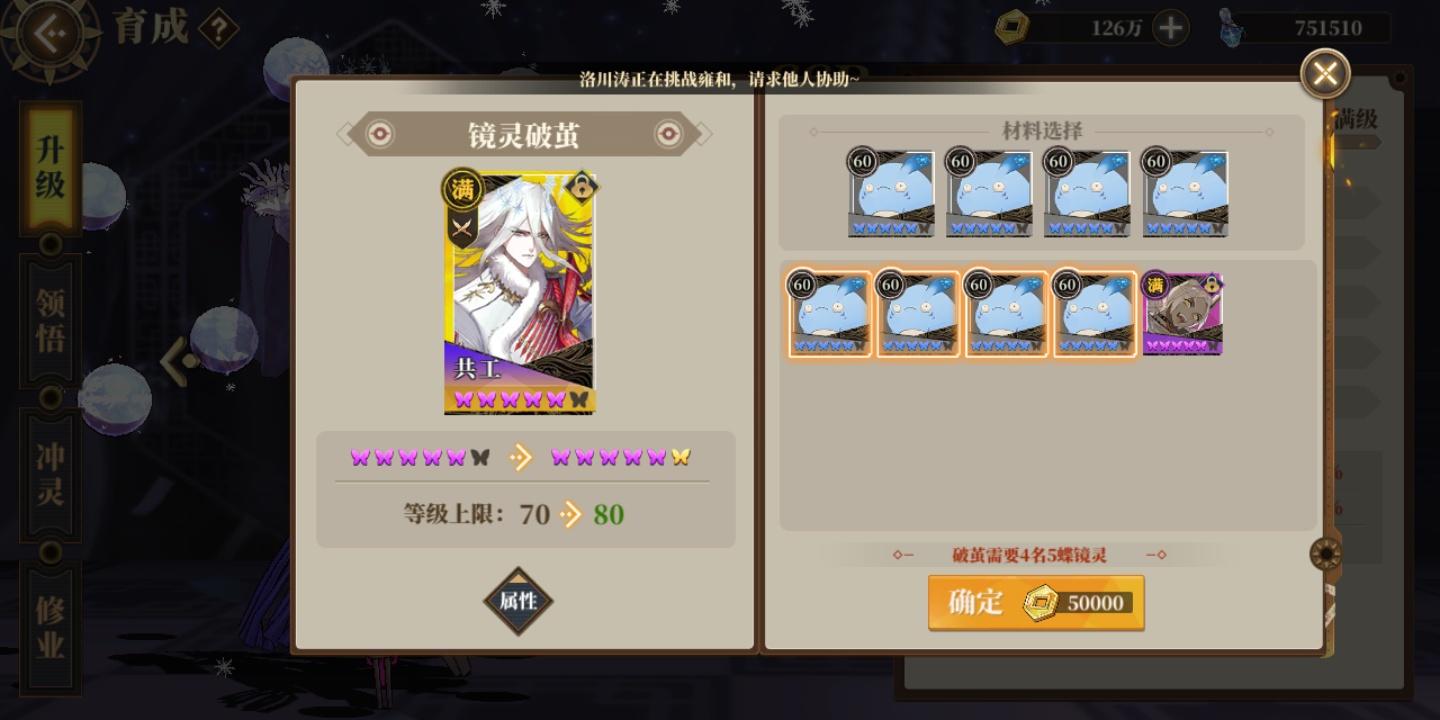Image resolution: width=1440 pixels, height=720 pixels.
Task: Deselect the first highlighted 60-level material
Action: pyautogui.click(x=829, y=313)
